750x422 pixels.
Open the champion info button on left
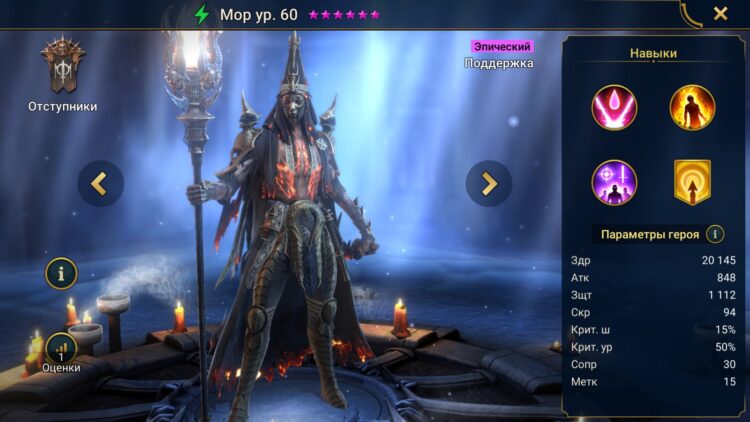(61, 272)
